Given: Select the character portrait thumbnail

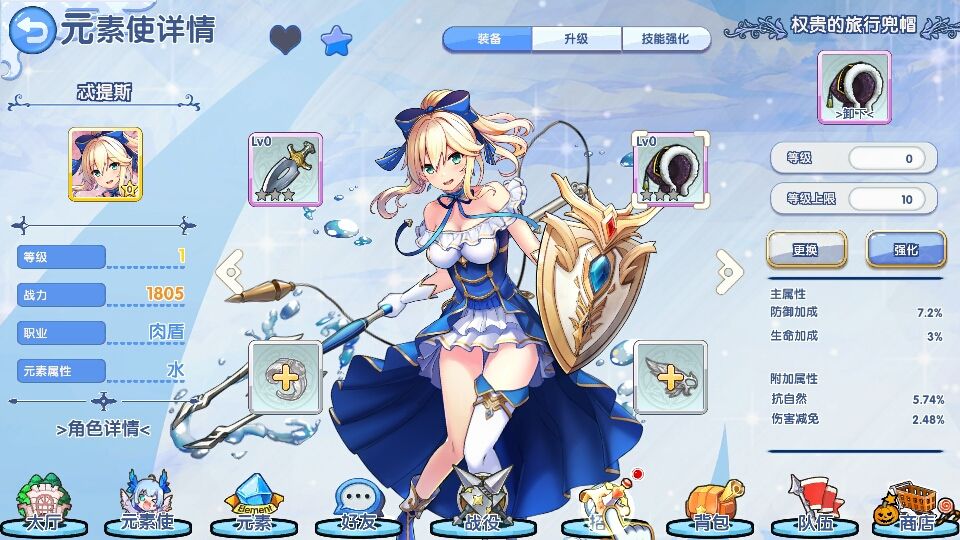Looking at the screenshot, I should 105,164.
